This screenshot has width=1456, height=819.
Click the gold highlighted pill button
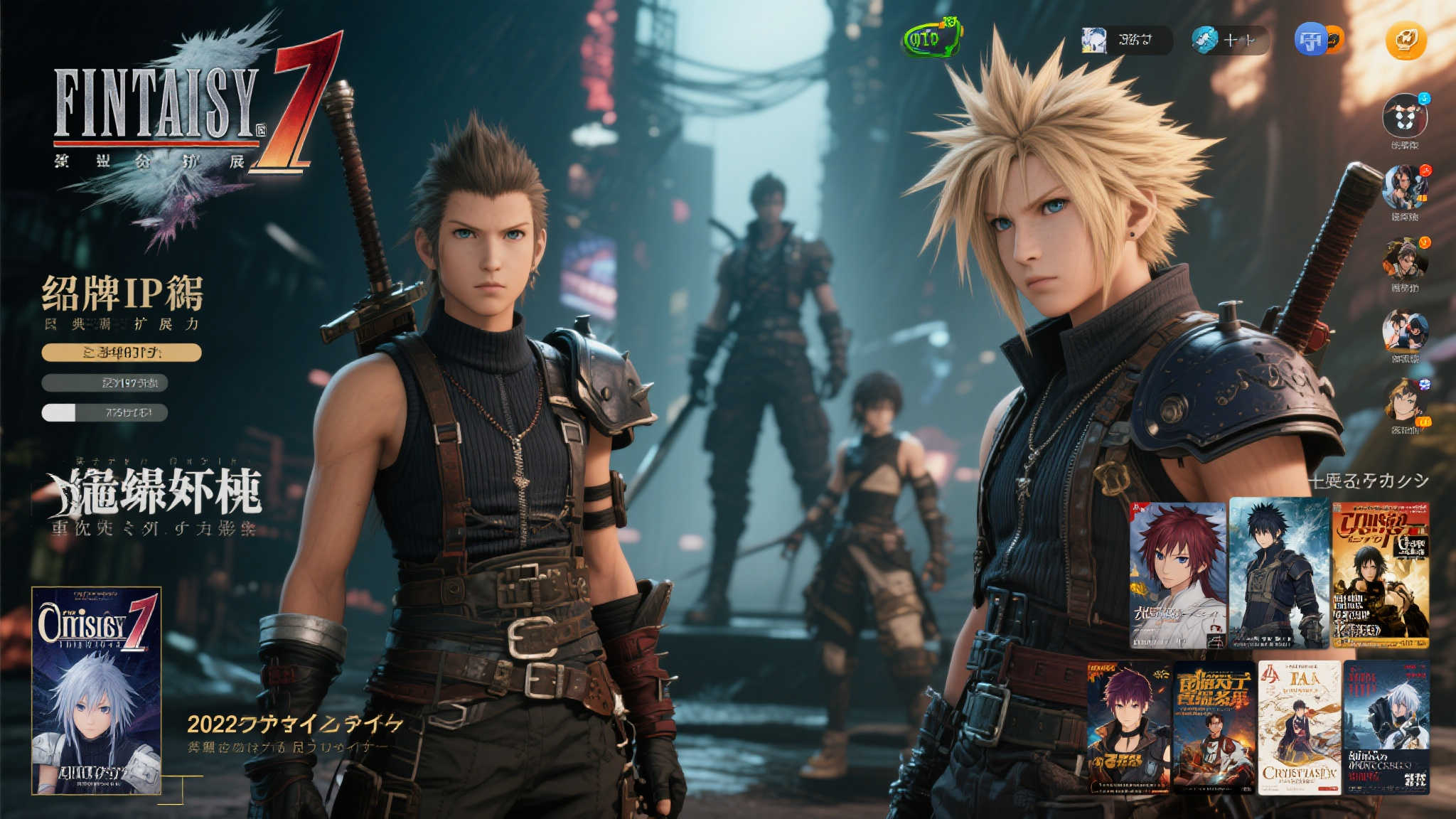coord(122,353)
